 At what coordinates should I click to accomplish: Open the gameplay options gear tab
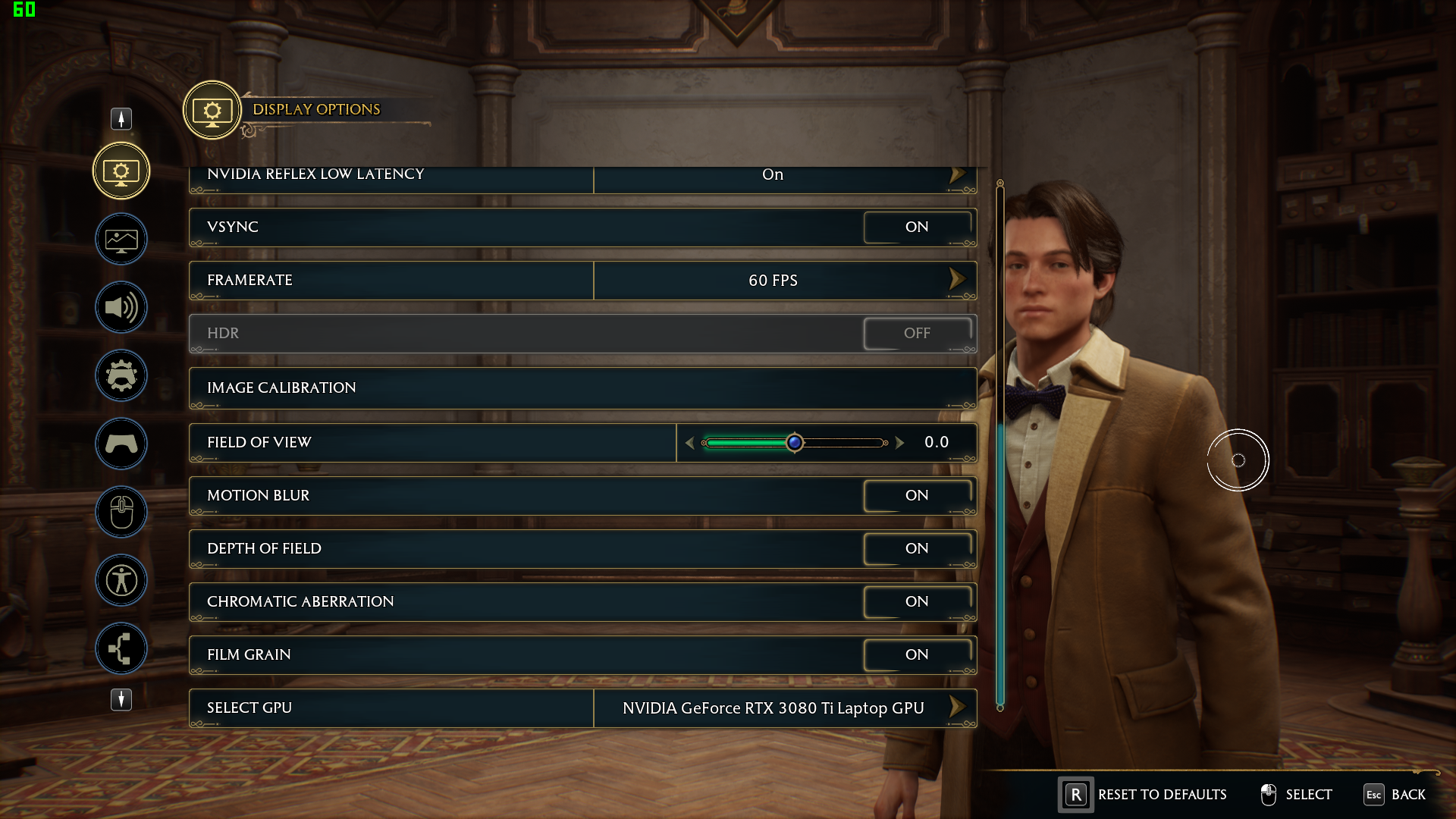(121, 375)
